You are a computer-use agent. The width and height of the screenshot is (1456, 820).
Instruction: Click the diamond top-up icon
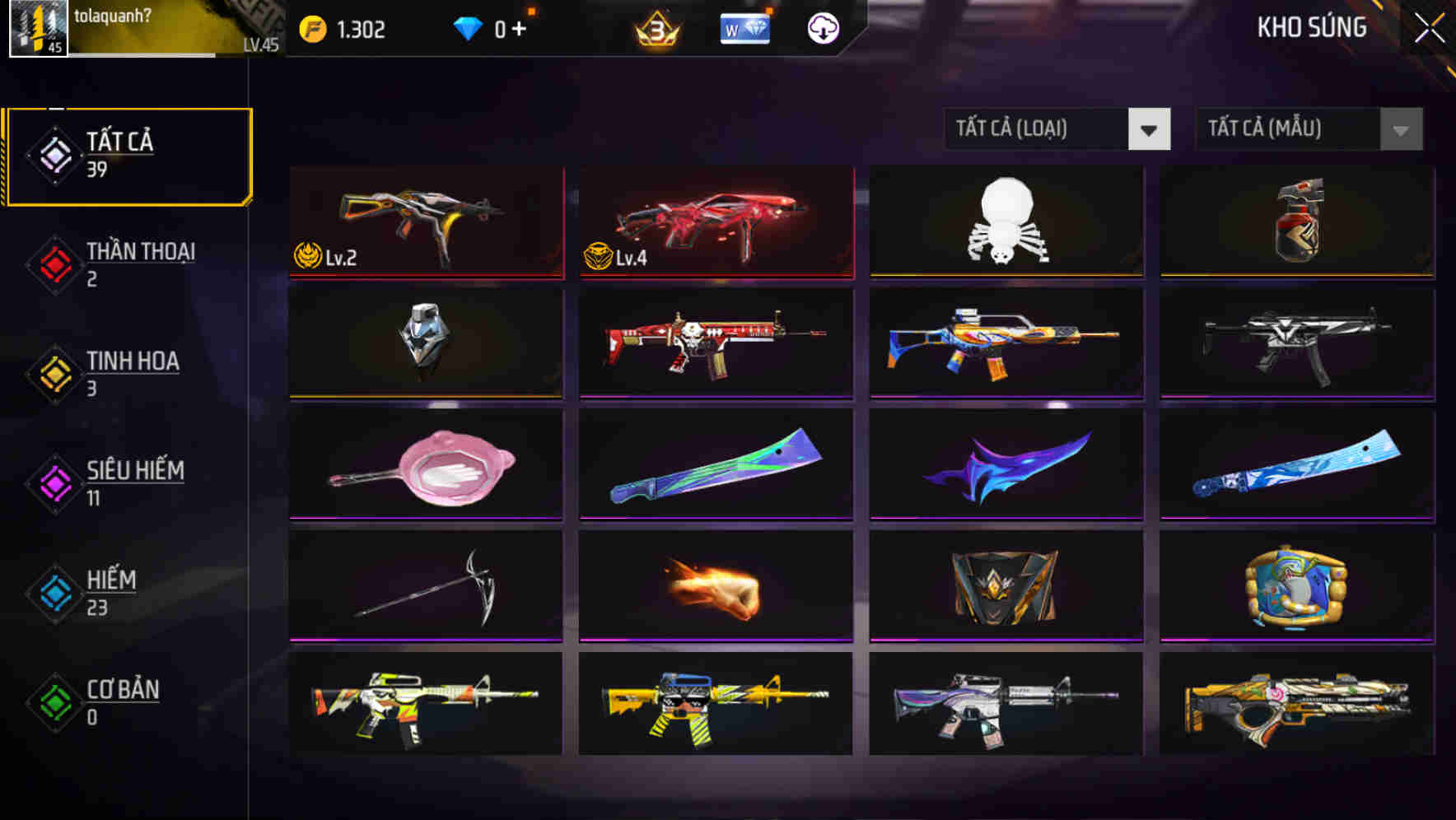[469, 27]
